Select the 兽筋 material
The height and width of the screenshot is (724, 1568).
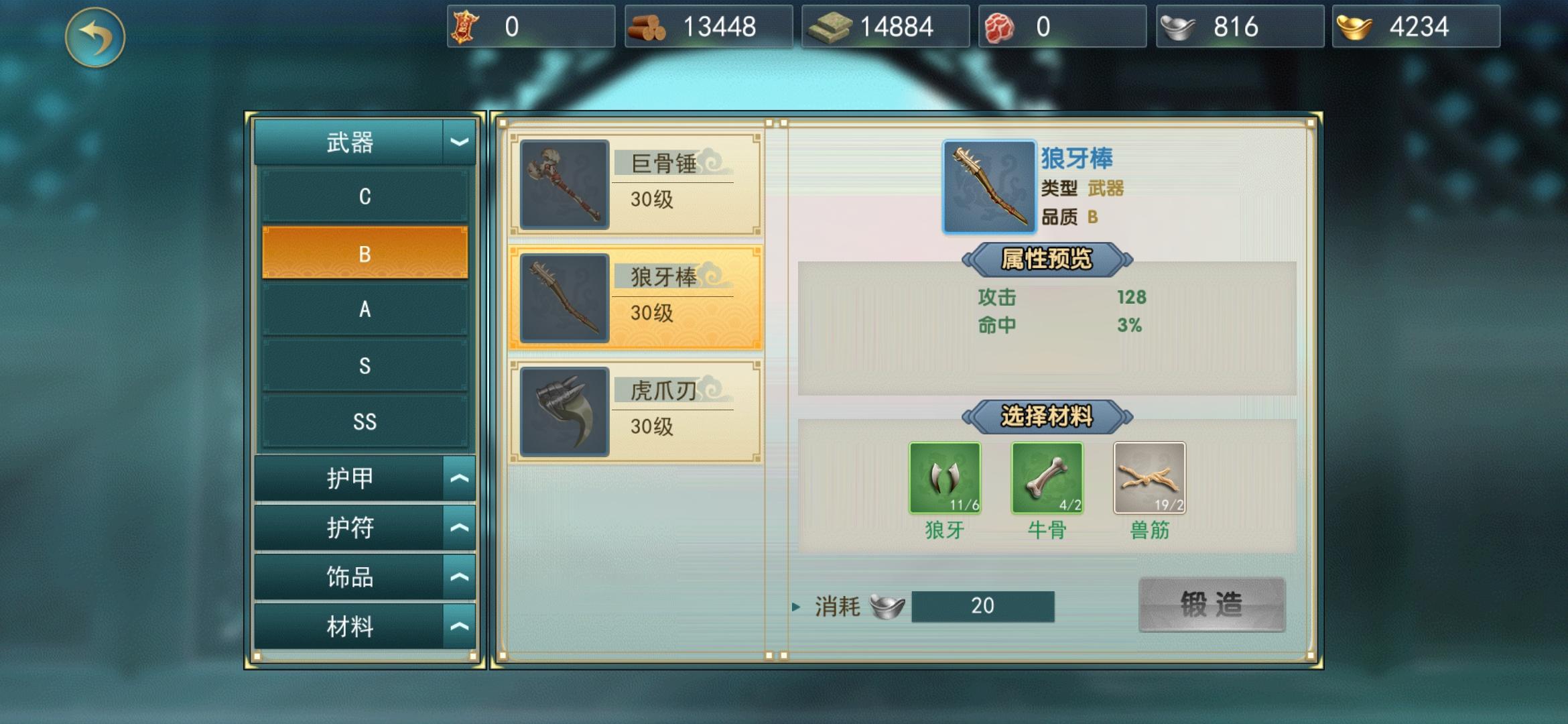tap(1150, 477)
